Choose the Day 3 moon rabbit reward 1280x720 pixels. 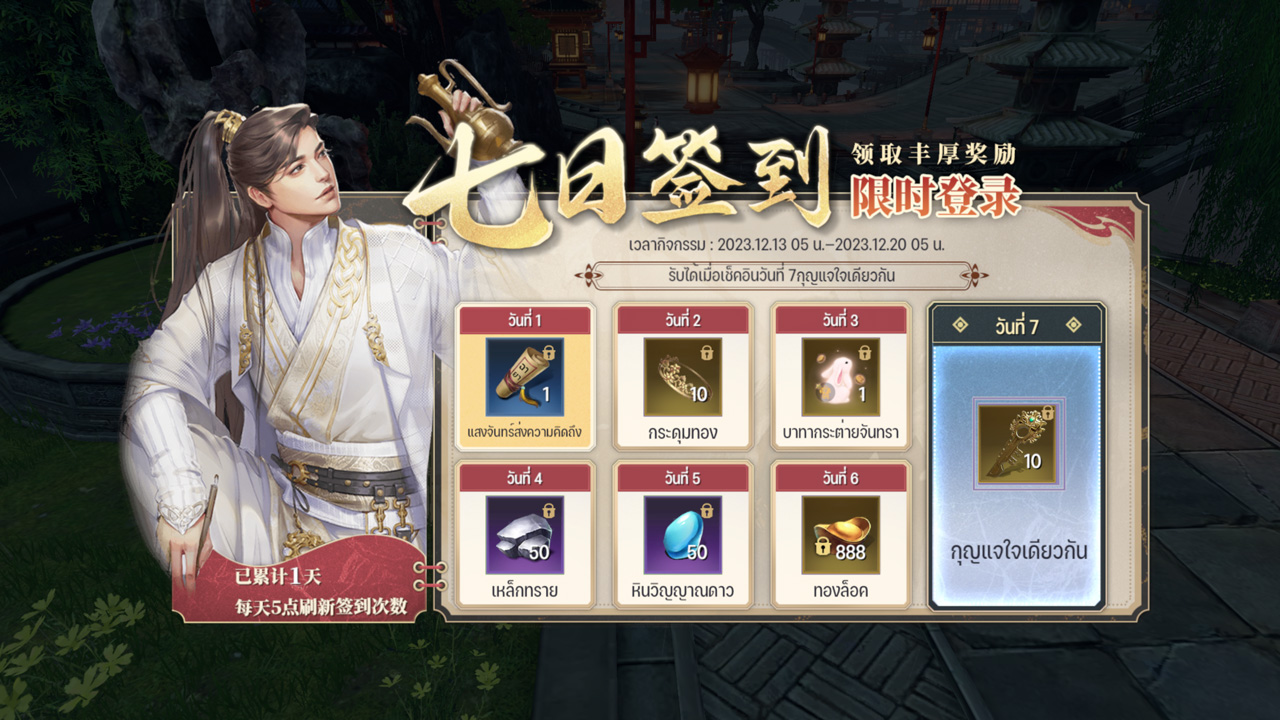840,377
